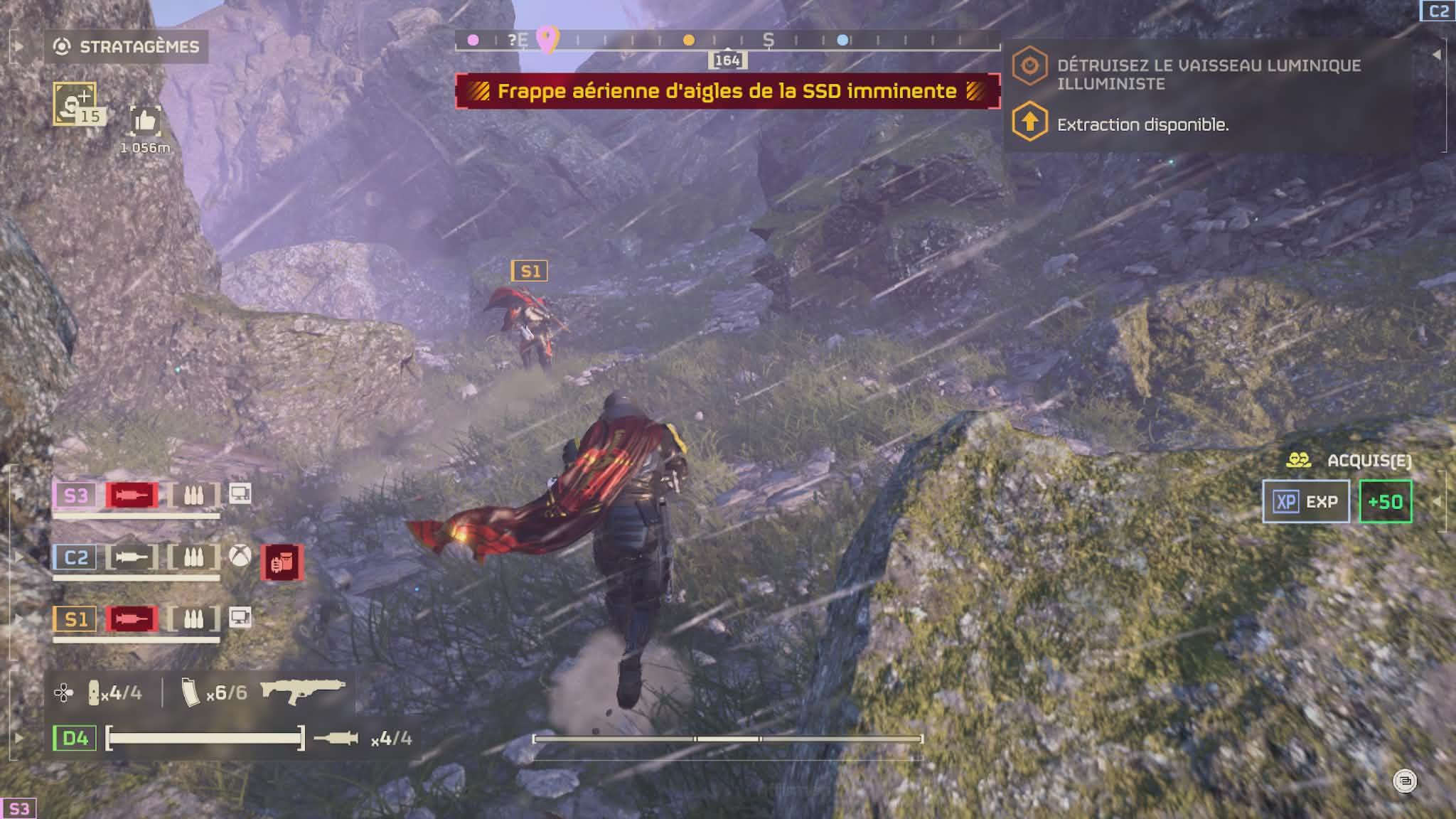1456x819 pixels.
Task: Click the XP EXP reward notification
Action: [1305, 501]
